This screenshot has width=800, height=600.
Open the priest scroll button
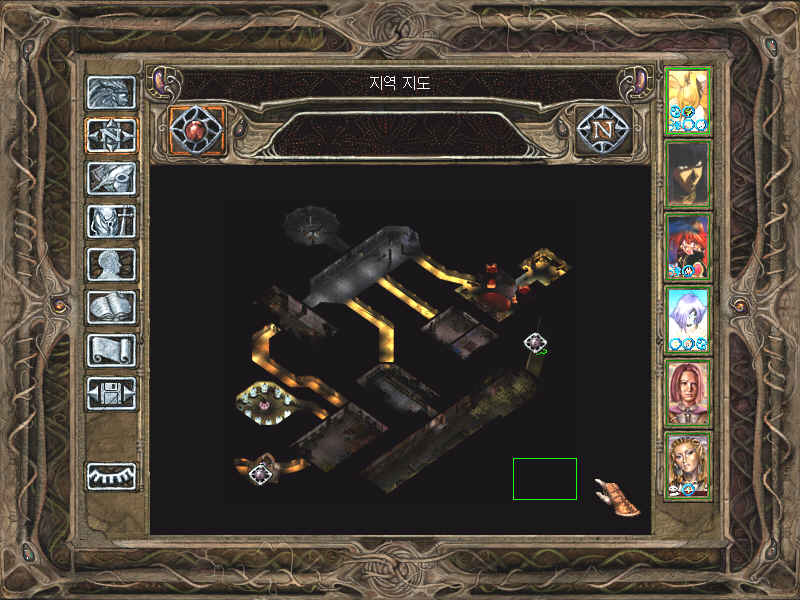(111, 350)
